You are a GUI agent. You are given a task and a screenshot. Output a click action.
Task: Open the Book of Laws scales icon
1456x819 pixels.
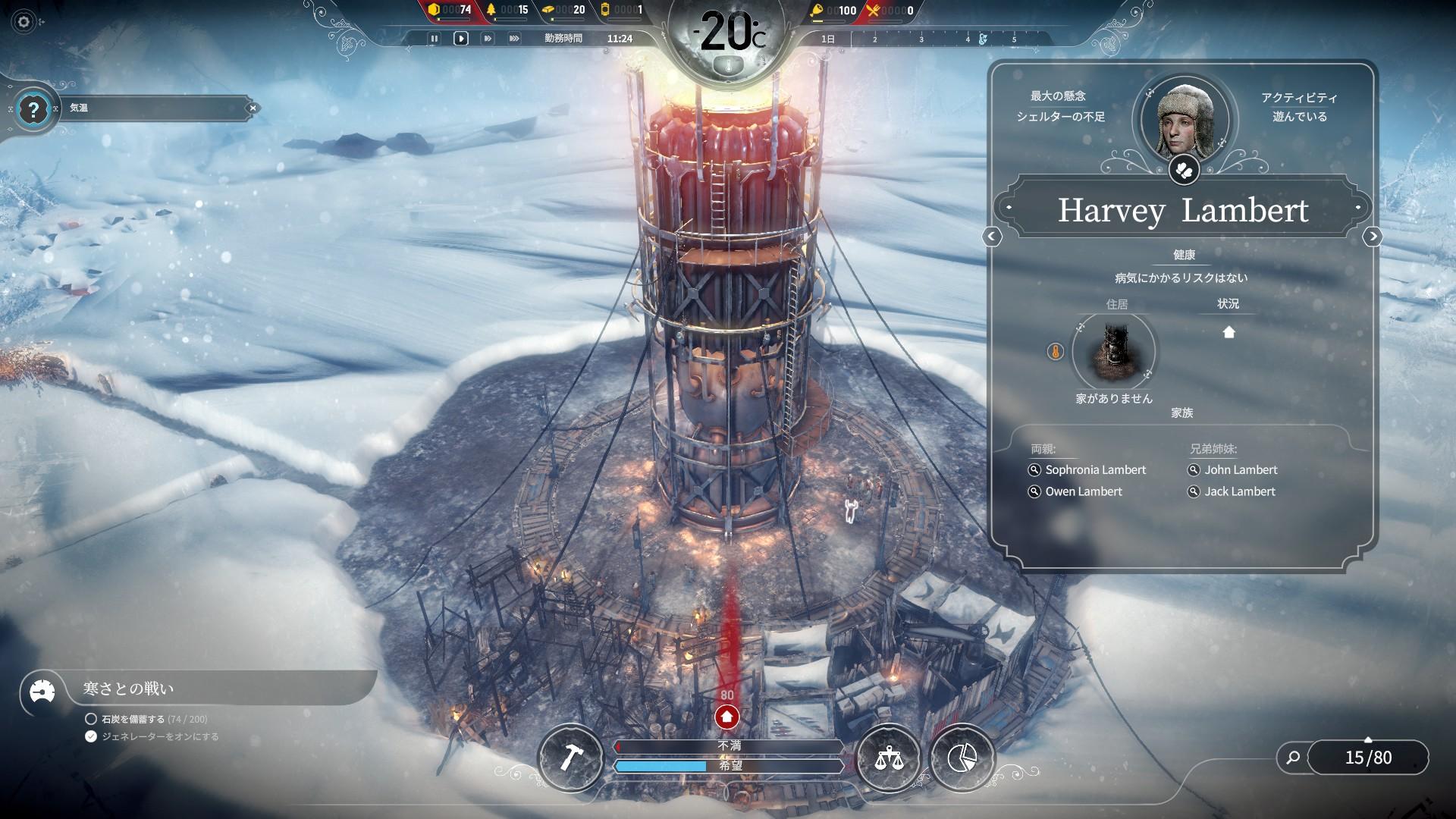(888, 757)
